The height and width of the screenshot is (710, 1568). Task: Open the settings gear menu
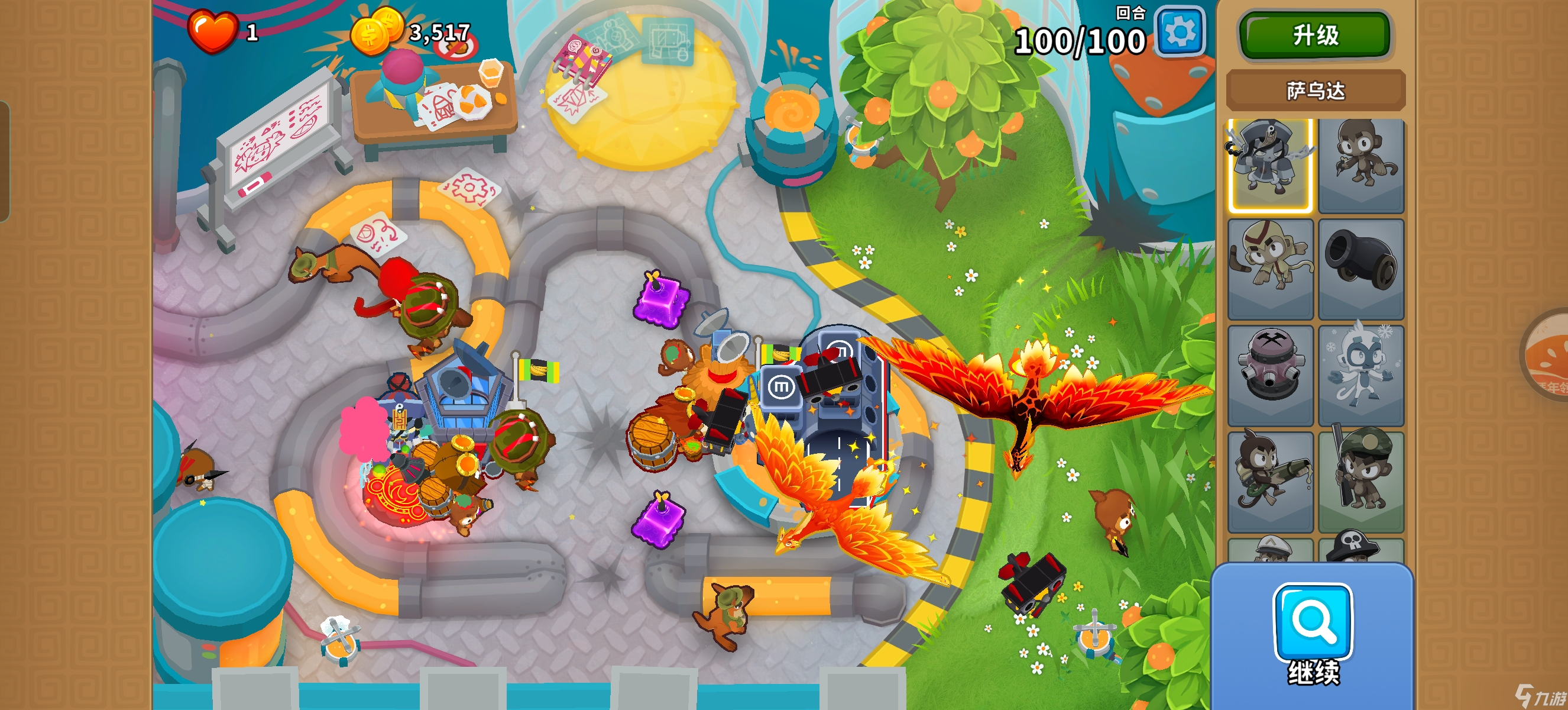(x=1180, y=32)
